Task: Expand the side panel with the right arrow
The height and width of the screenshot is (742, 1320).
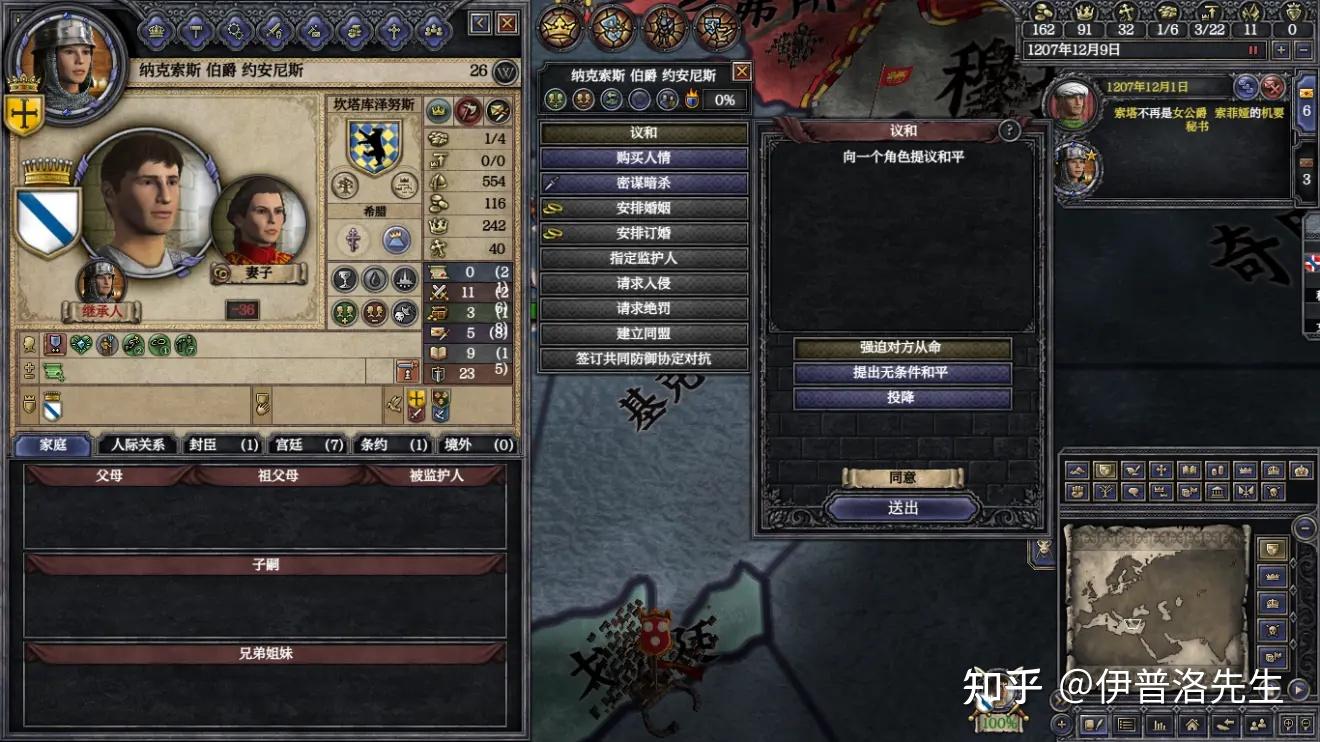Action: pos(1297,687)
